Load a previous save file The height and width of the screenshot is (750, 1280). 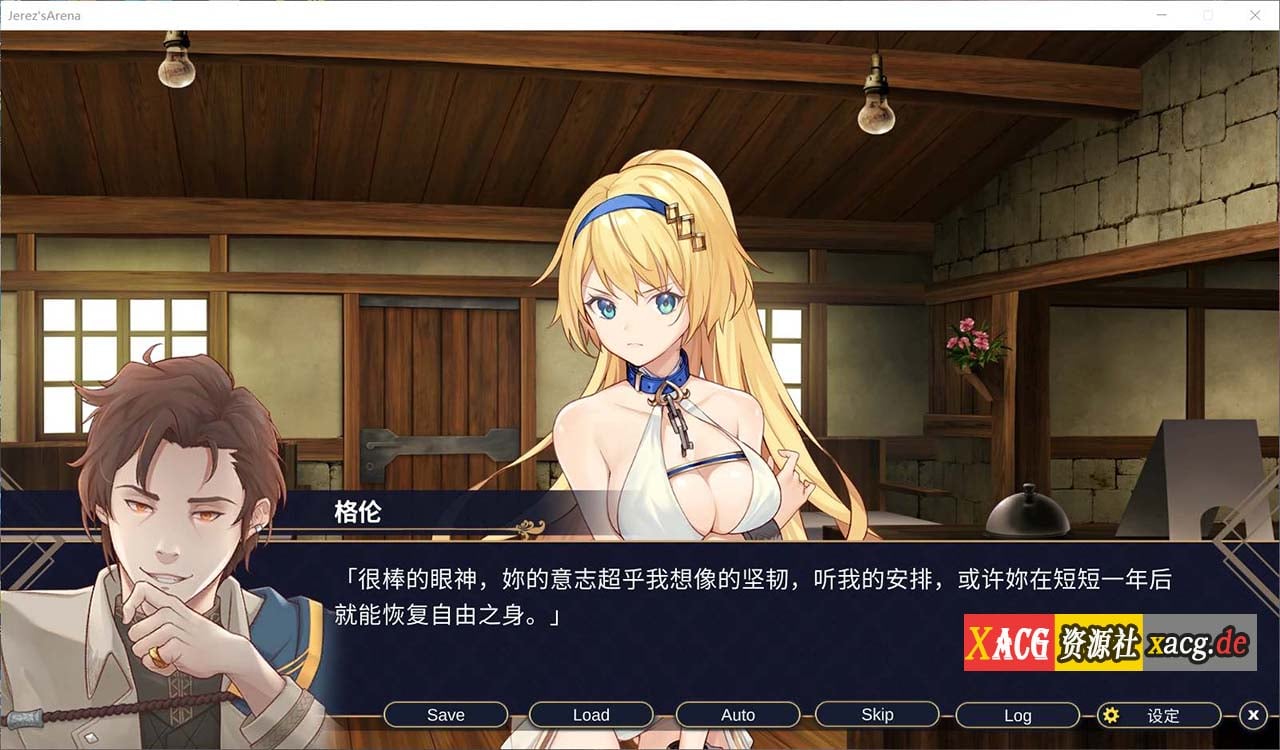pyautogui.click(x=592, y=715)
